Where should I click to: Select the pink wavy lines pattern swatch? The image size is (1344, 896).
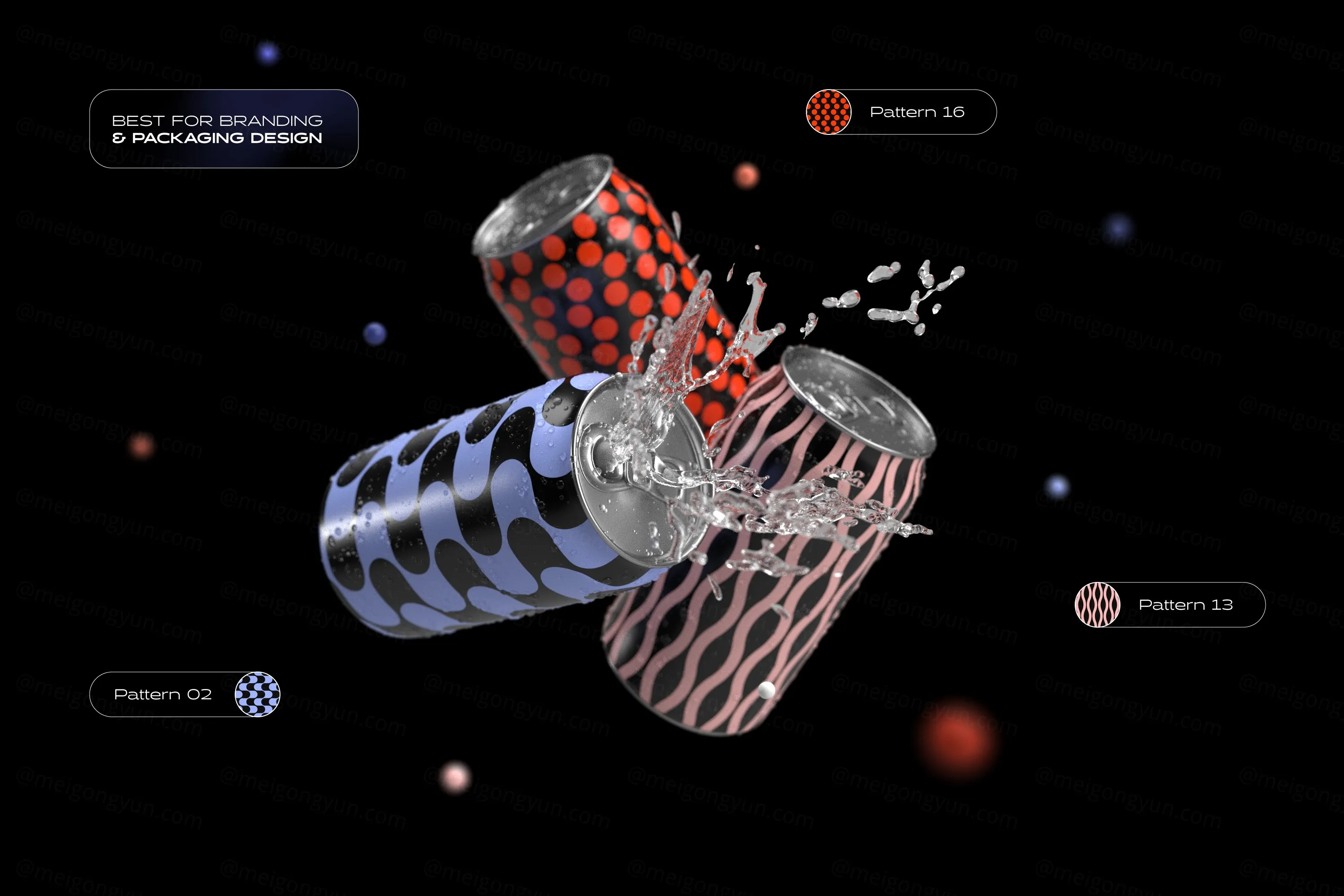tap(1097, 604)
